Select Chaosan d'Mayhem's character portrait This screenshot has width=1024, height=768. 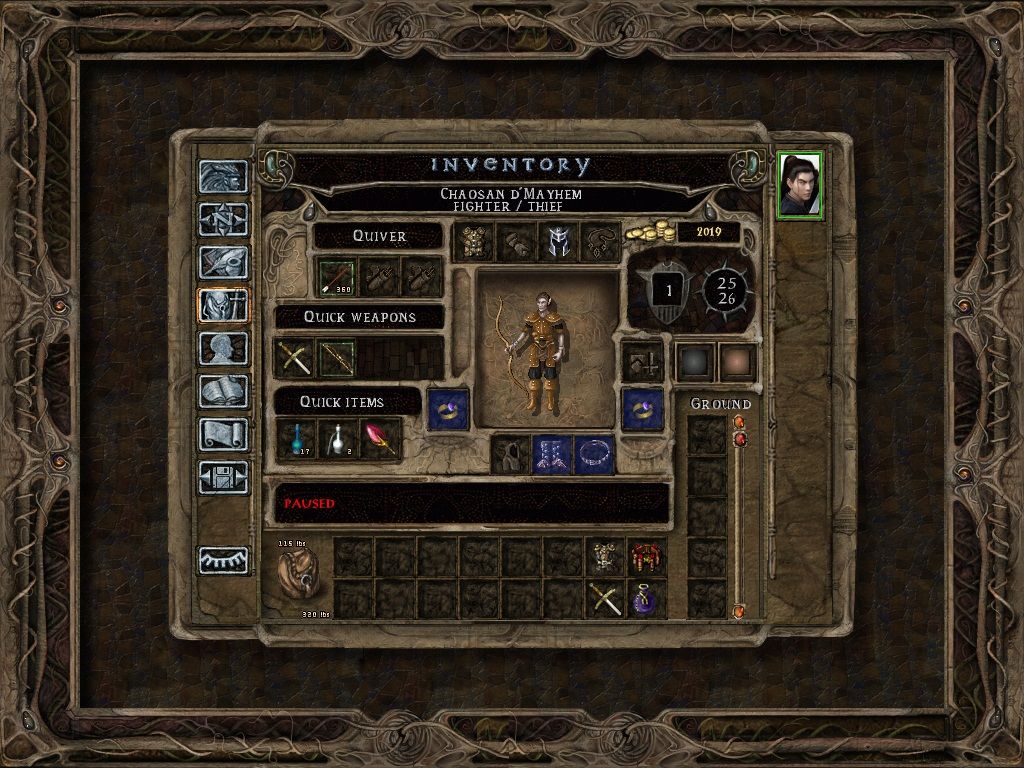[x=800, y=184]
